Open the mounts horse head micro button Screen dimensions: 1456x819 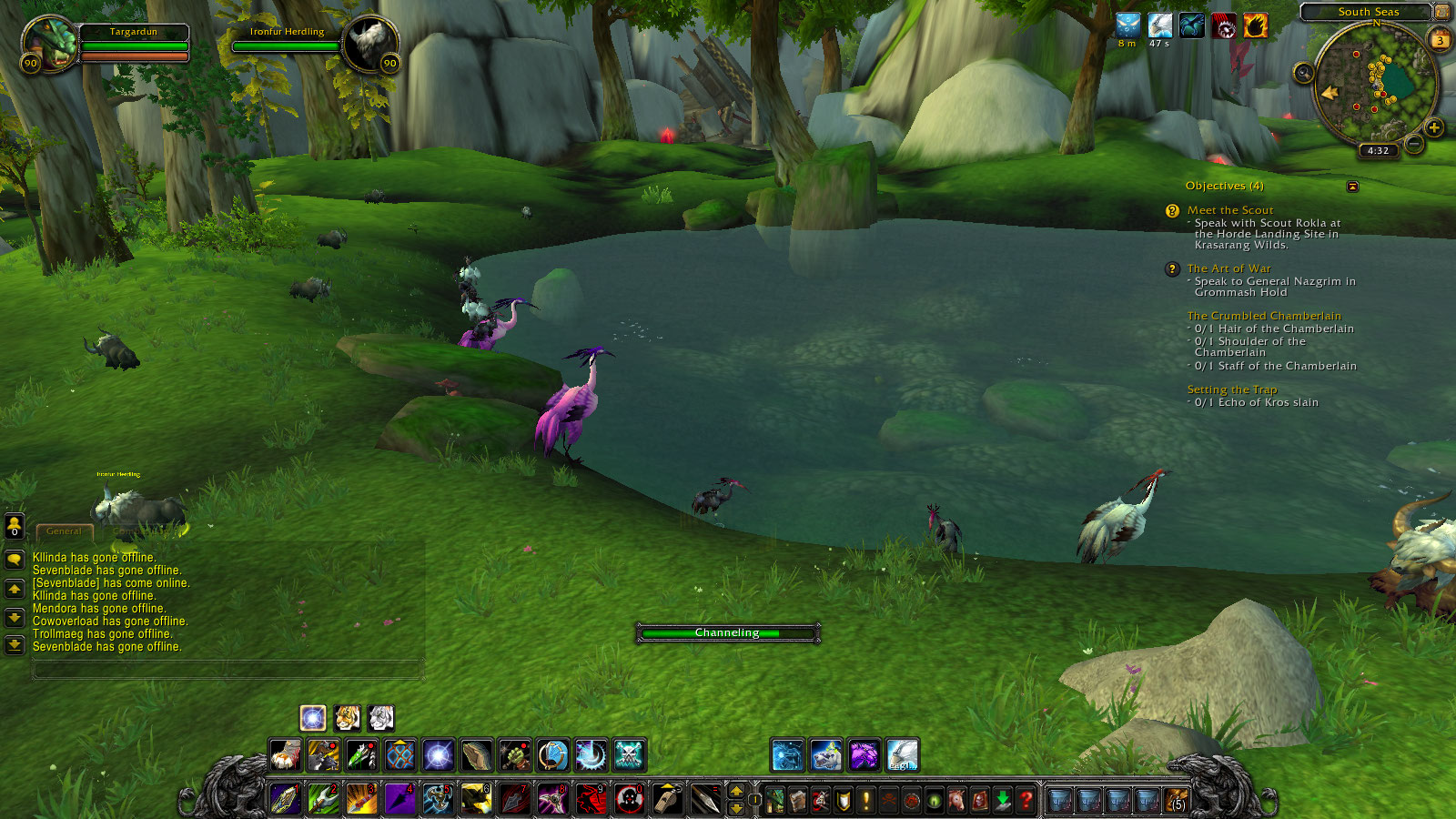(x=956, y=800)
